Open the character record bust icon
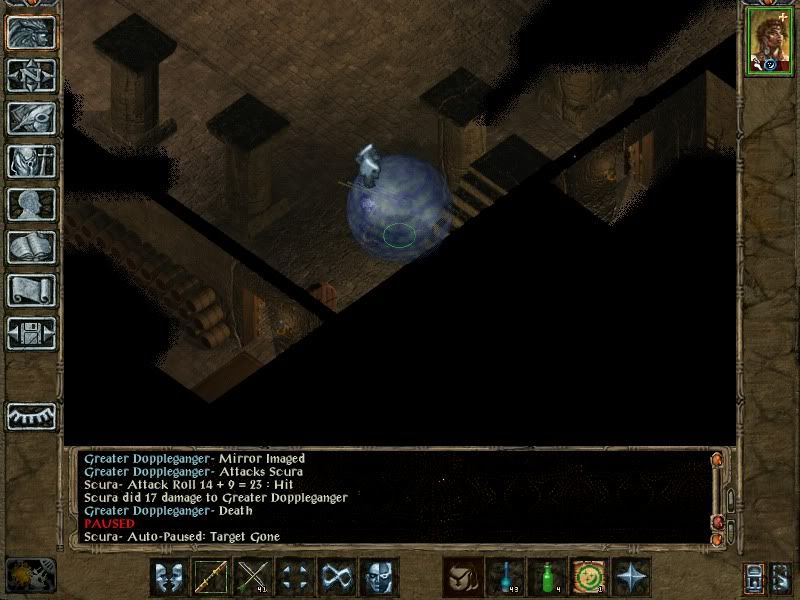800x600 pixels. pos(32,204)
